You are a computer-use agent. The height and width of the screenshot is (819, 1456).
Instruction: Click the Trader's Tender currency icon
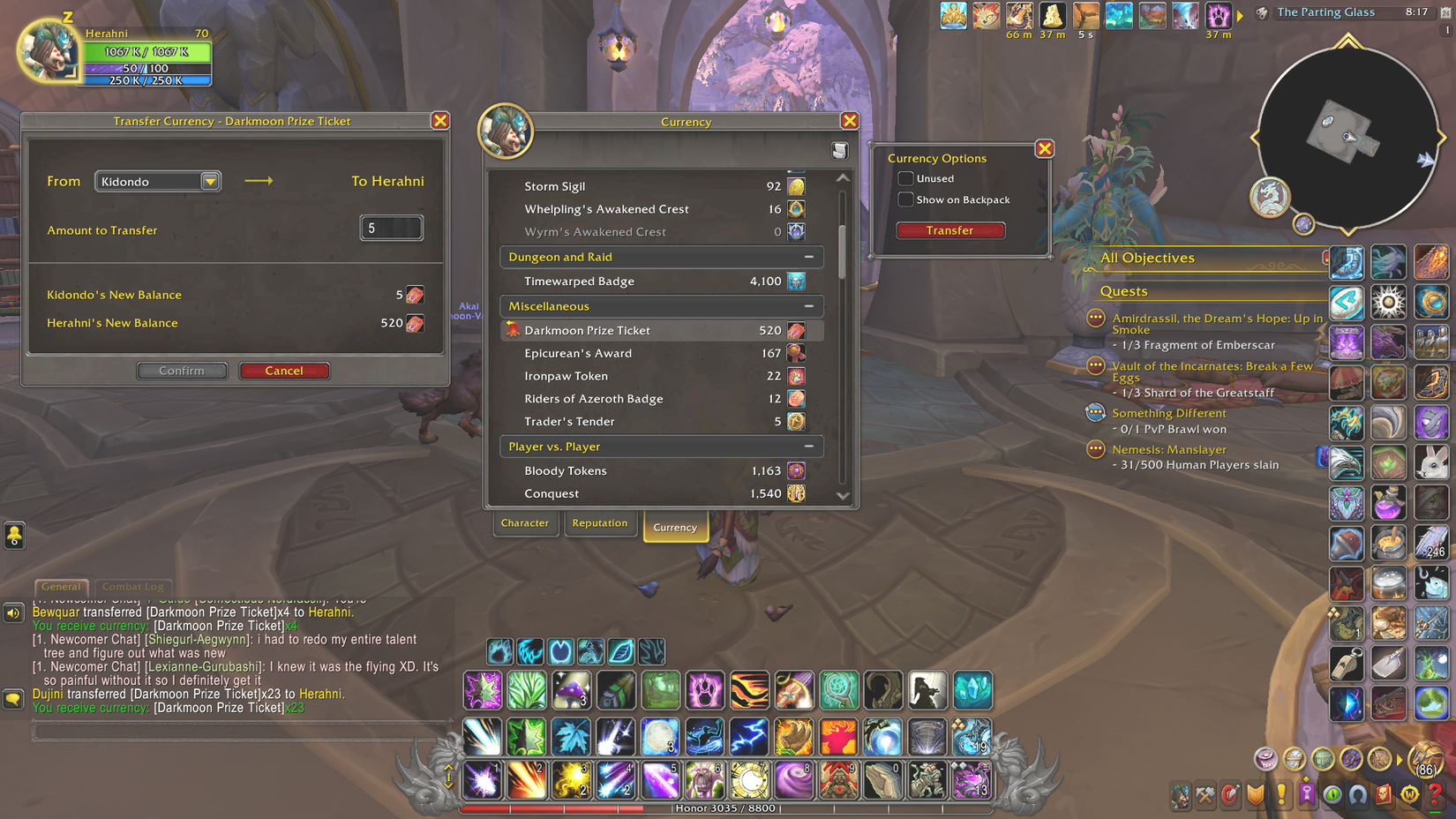[797, 422]
